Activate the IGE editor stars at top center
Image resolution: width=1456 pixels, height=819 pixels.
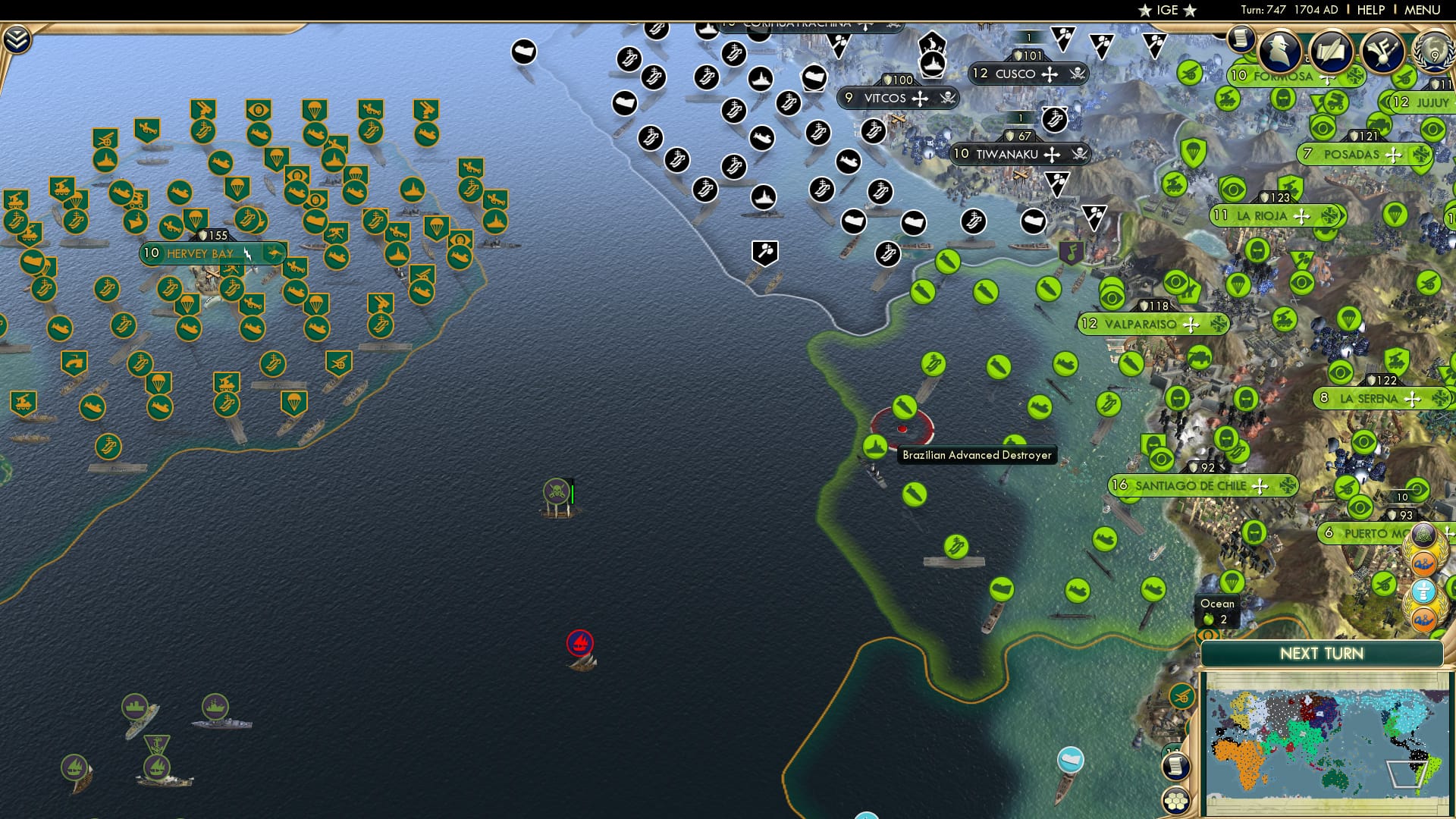pos(1166,11)
